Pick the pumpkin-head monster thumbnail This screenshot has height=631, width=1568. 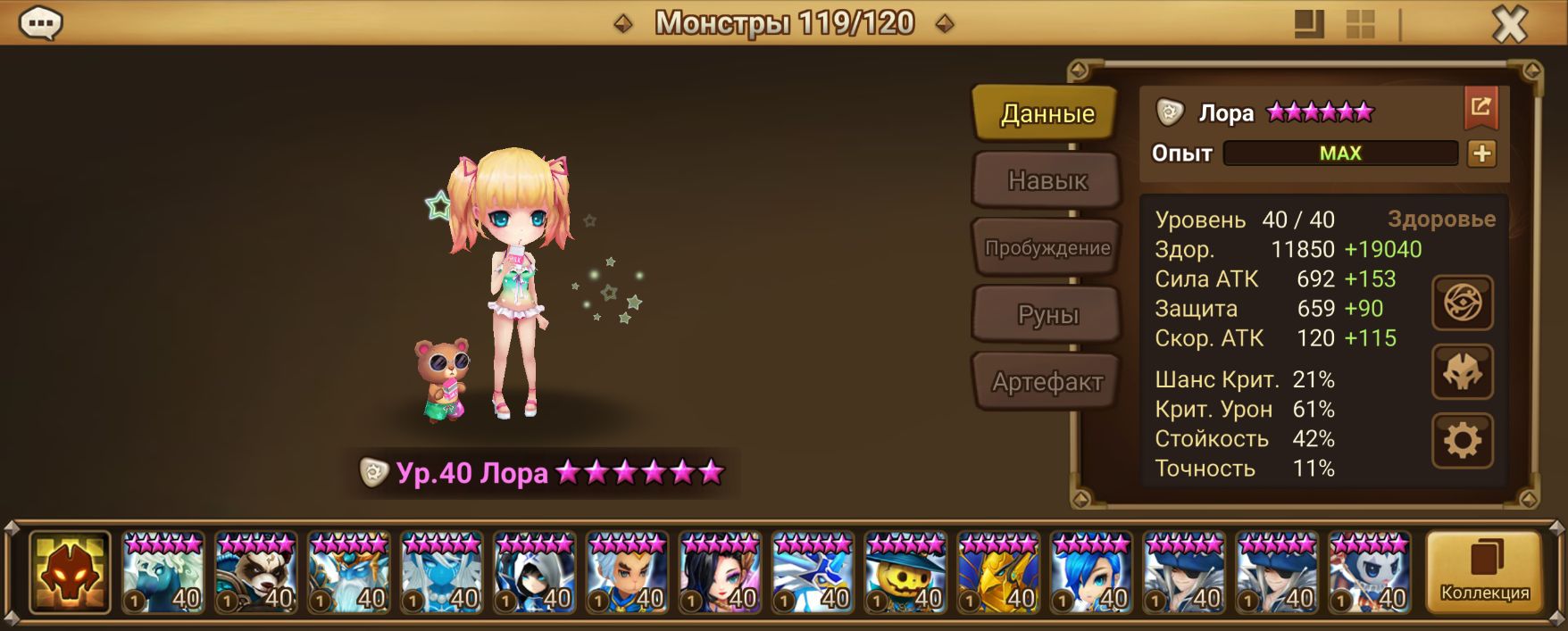(905, 572)
